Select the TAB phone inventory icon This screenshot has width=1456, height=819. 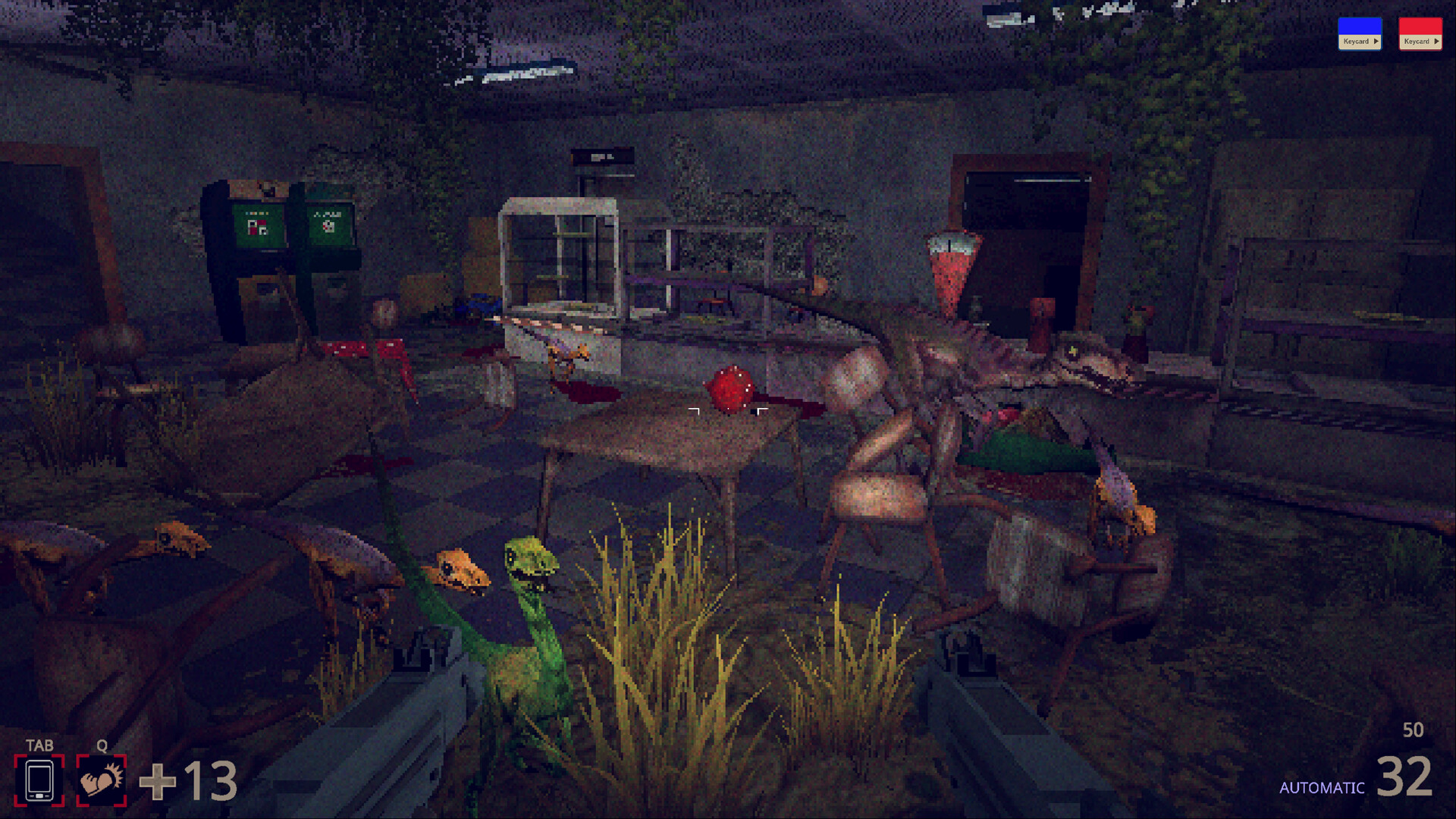pyautogui.click(x=41, y=779)
